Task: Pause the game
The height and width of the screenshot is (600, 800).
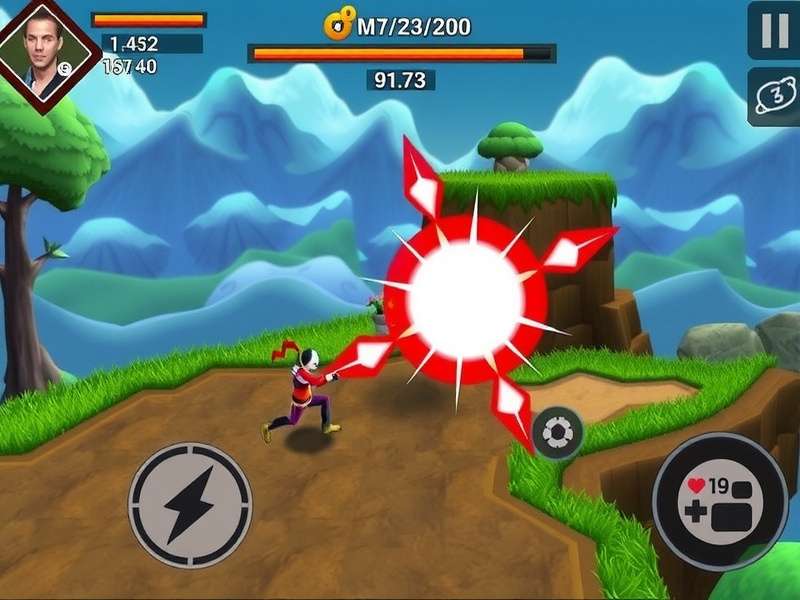Action: (775, 31)
